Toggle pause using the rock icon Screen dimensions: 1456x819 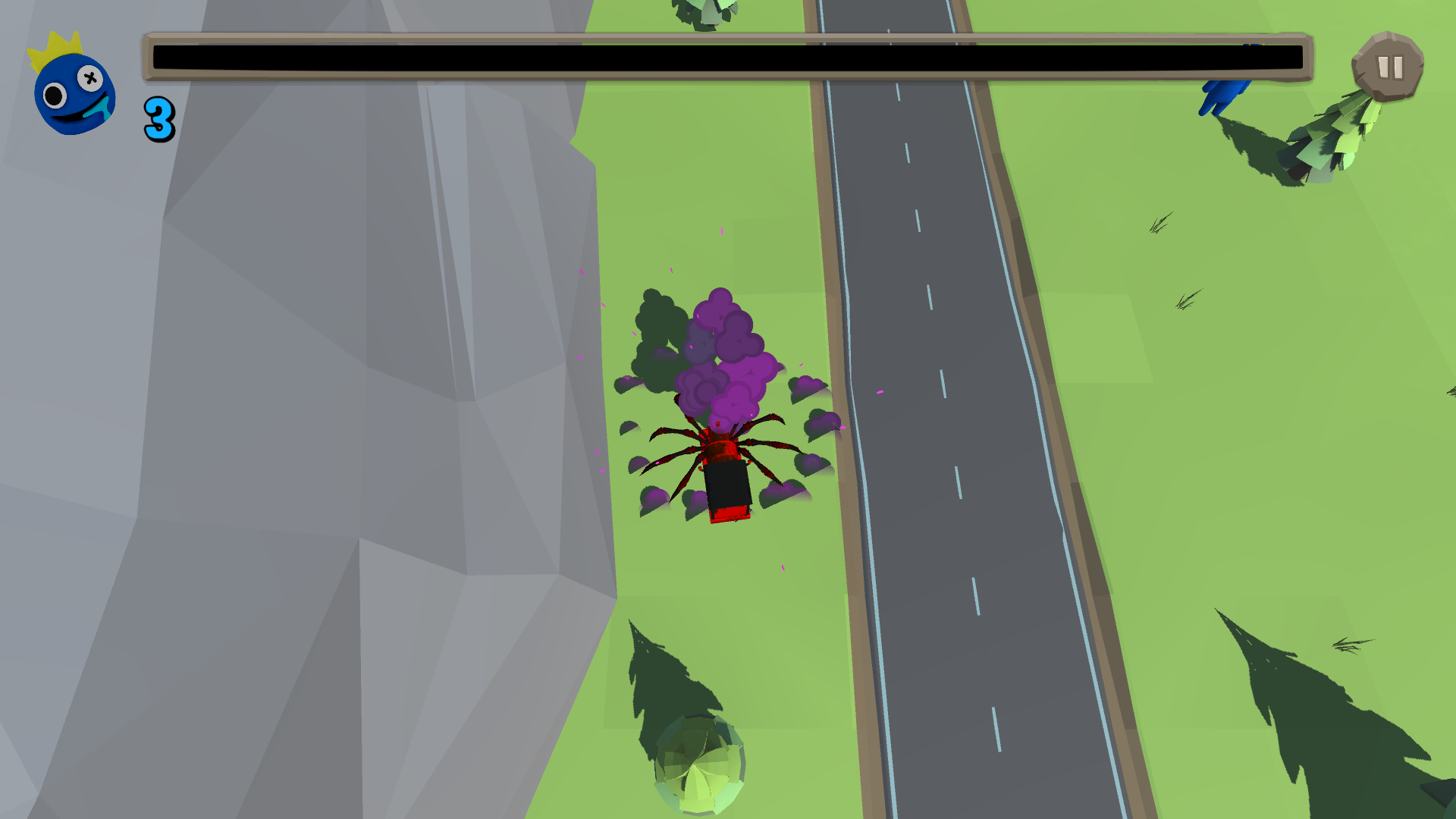click(1389, 68)
